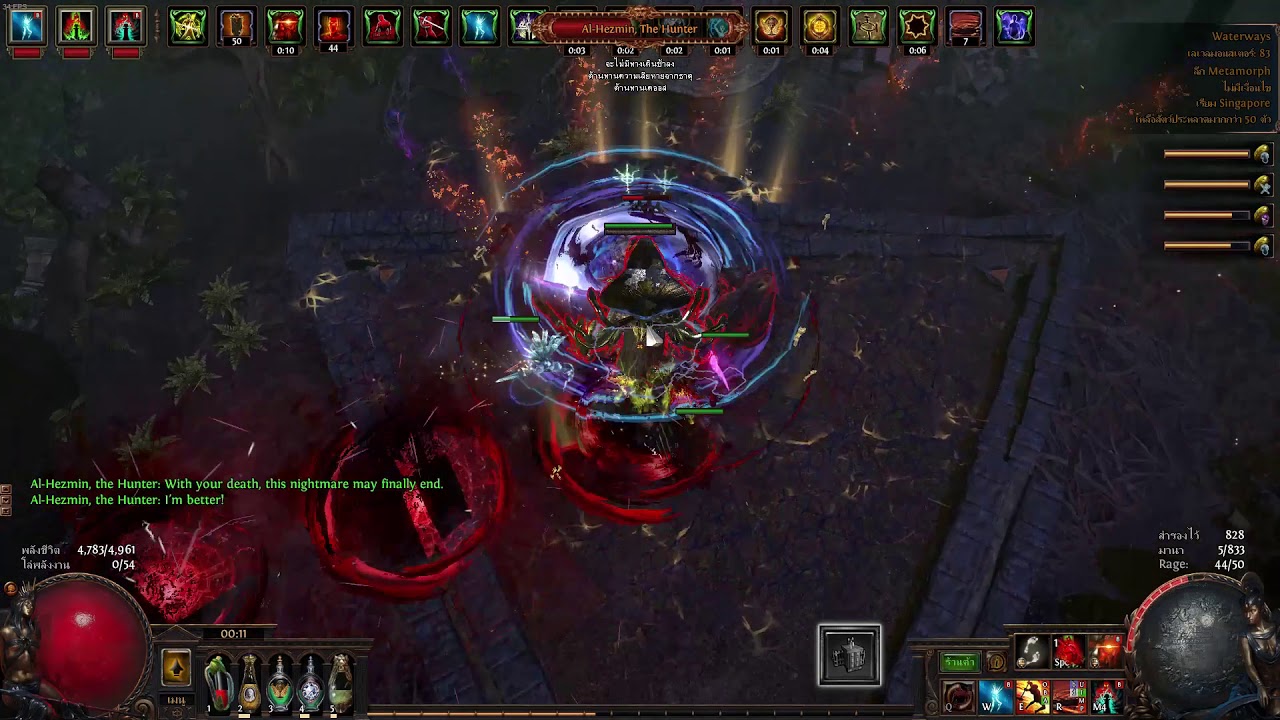Image resolution: width=1280 pixels, height=720 pixels.
Task: Toggle the blue lightning aura icon top-left
Action: coord(27,26)
